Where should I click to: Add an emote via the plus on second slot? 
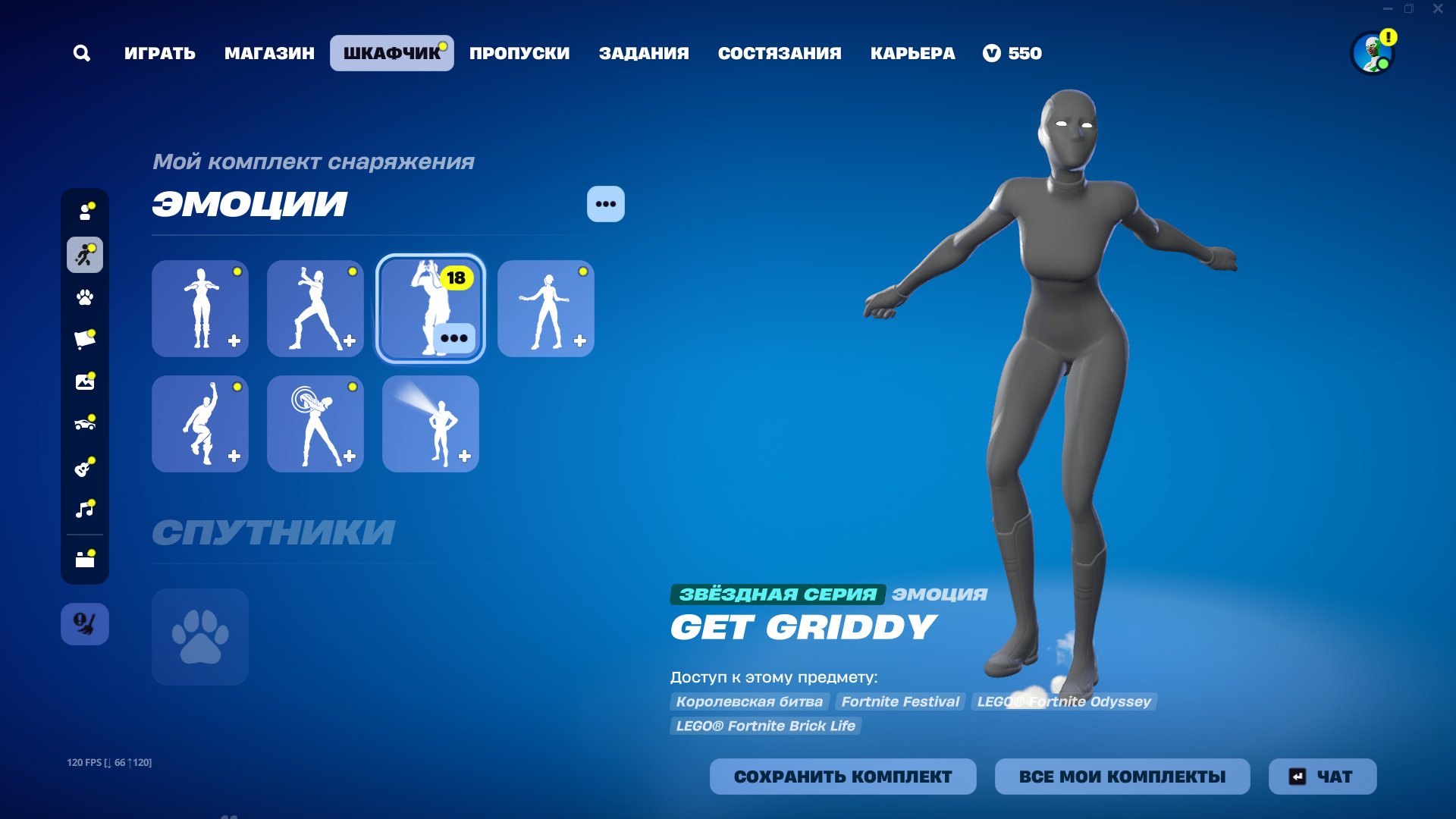350,341
